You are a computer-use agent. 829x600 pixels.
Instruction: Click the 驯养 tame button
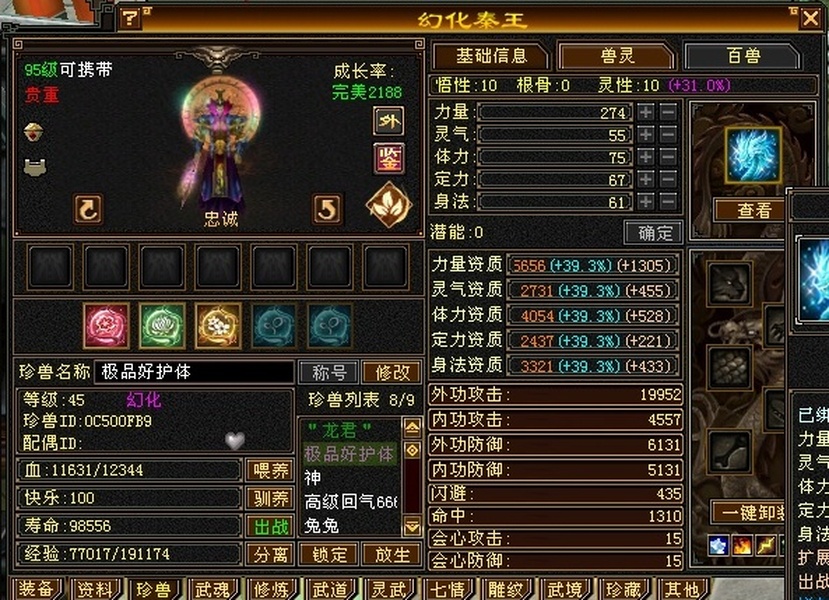(x=270, y=498)
